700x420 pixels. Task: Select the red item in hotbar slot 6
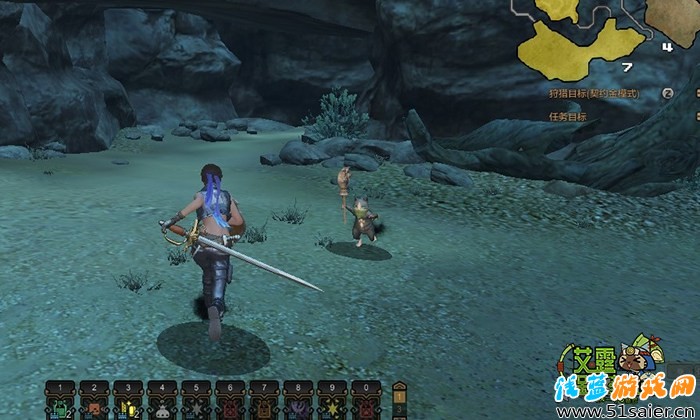pos(230,407)
